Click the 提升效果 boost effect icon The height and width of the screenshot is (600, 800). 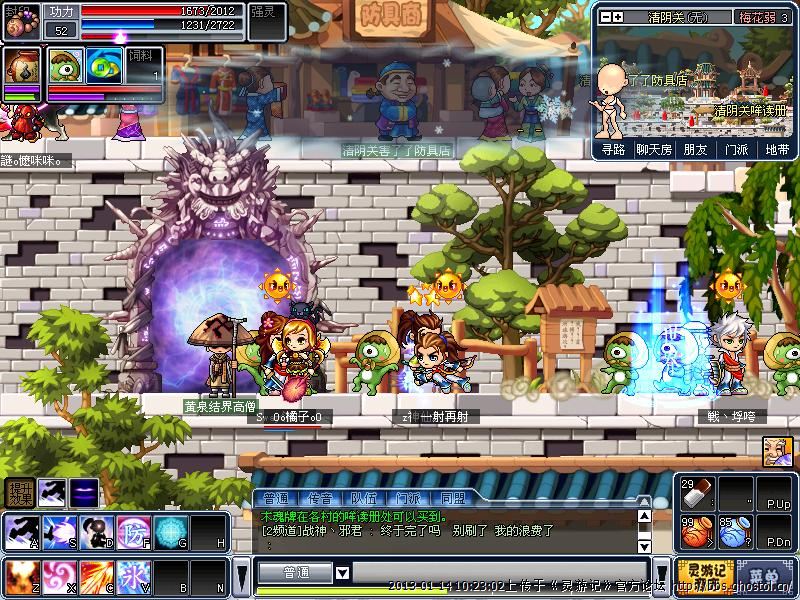(19, 492)
